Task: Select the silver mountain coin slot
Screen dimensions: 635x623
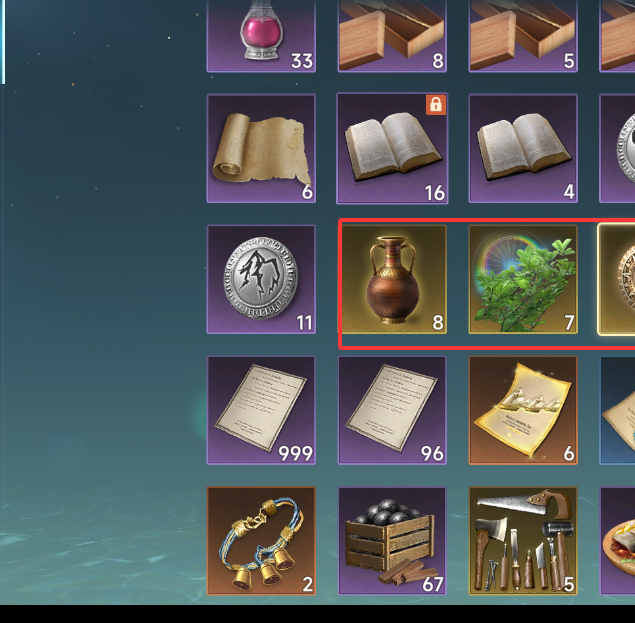Action: [x=261, y=279]
